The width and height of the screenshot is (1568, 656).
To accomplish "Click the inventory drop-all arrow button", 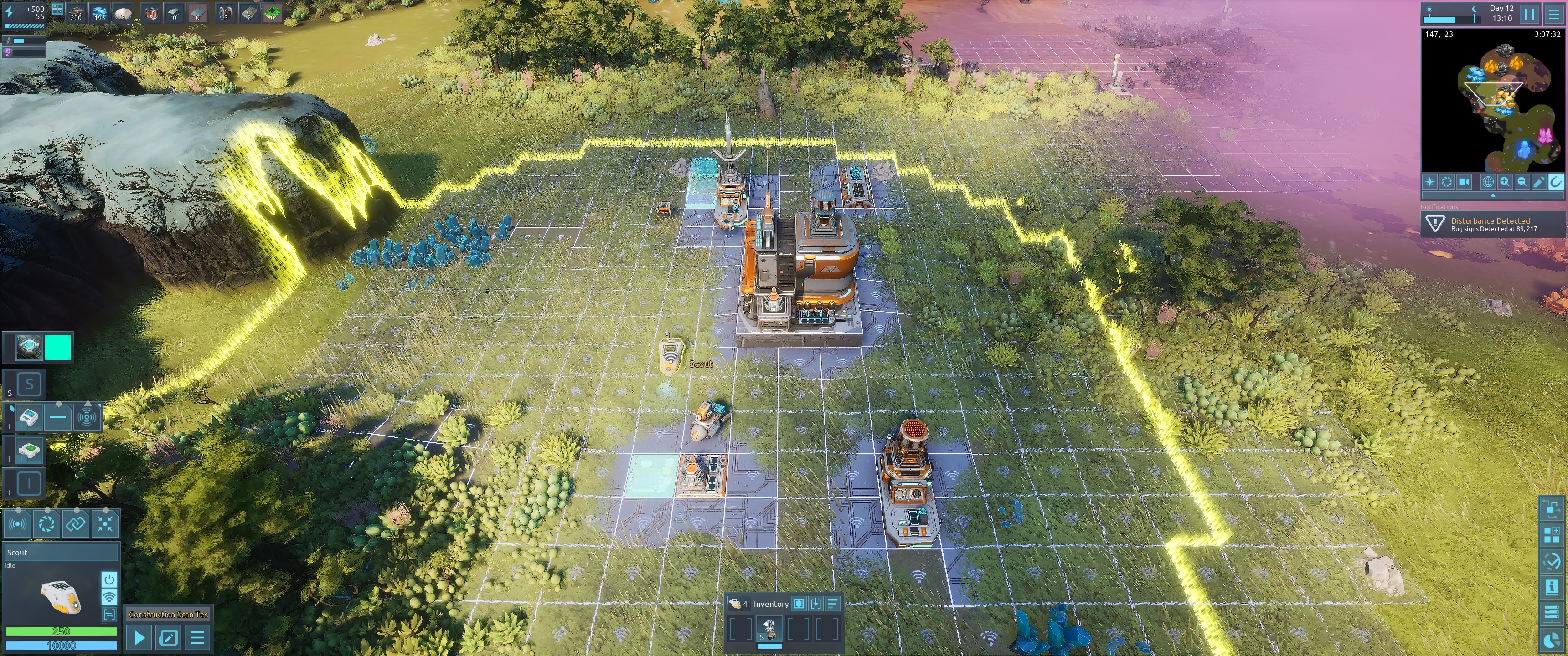I will point(815,604).
